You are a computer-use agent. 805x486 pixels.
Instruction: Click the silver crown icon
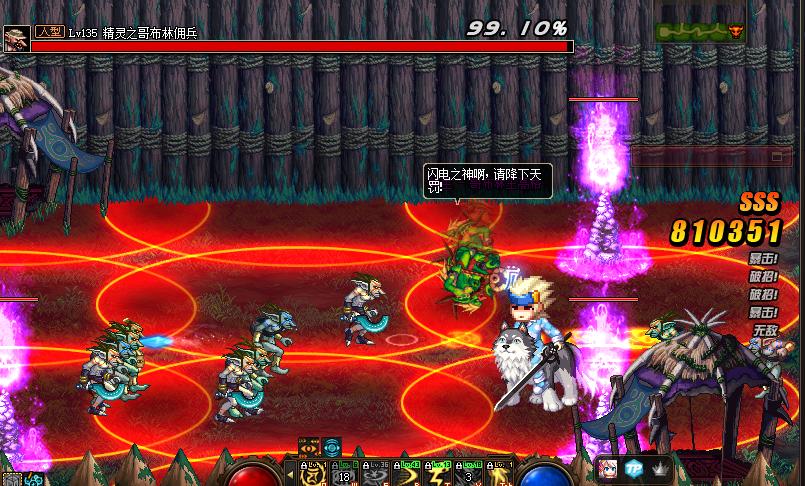tap(659, 469)
